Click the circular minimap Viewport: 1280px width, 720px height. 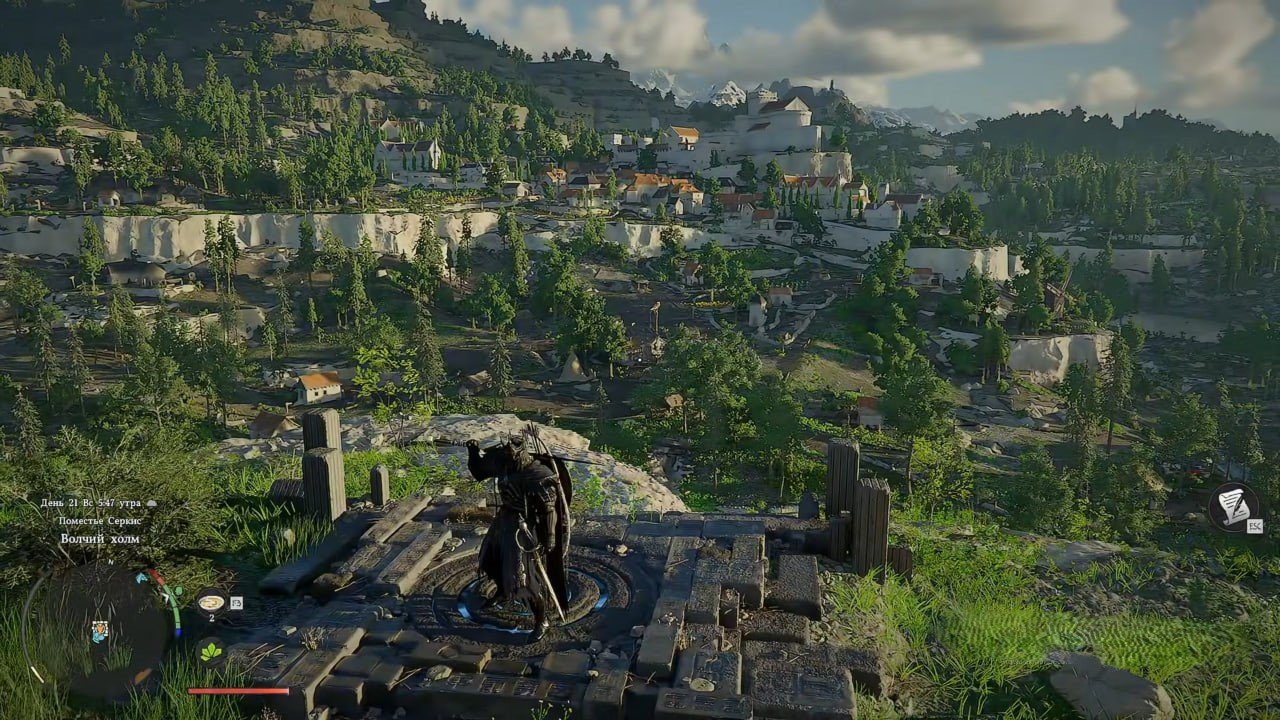(x=100, y=628)
